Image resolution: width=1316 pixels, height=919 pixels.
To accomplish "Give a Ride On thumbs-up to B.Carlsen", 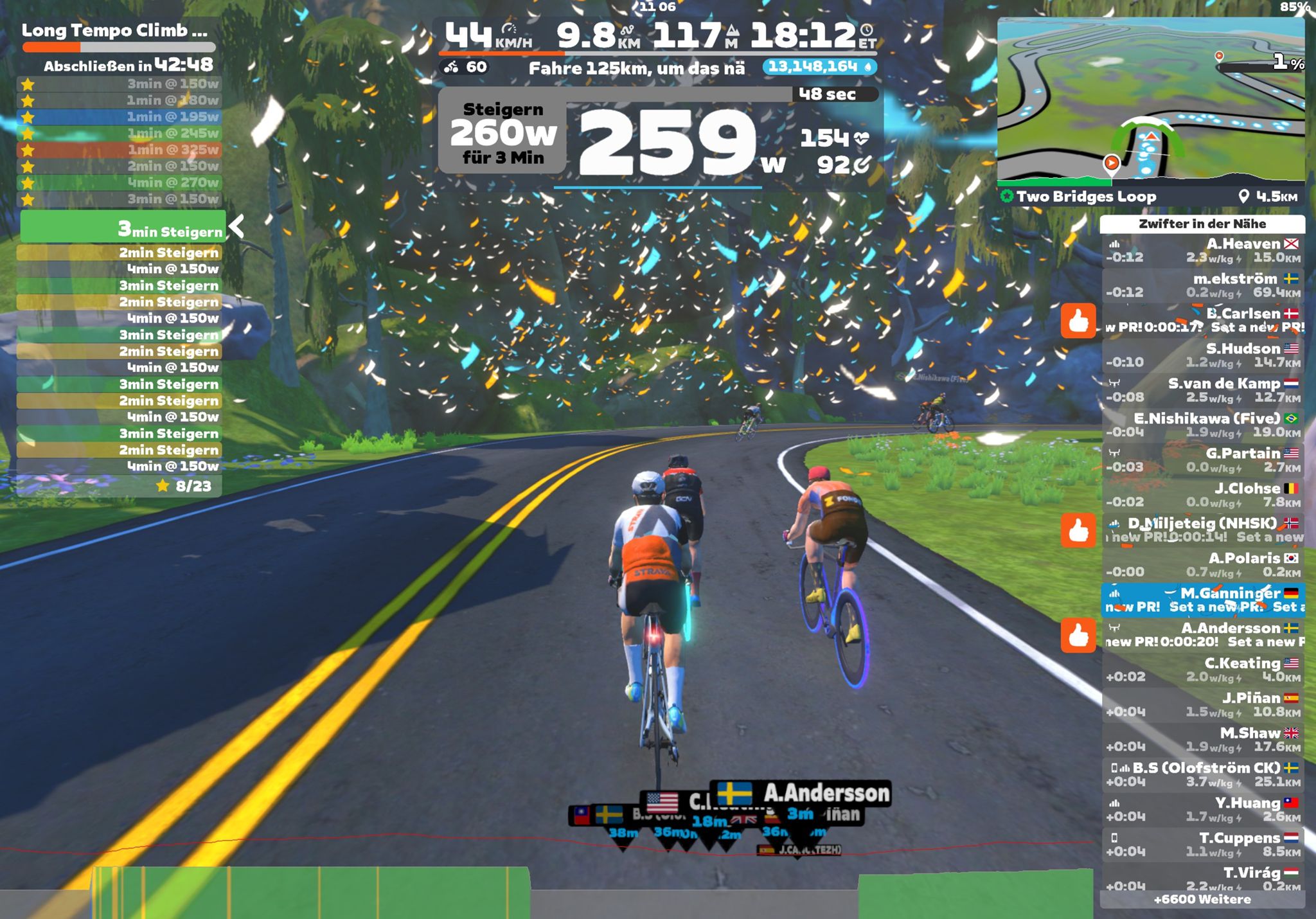I will coord(1078,320).
